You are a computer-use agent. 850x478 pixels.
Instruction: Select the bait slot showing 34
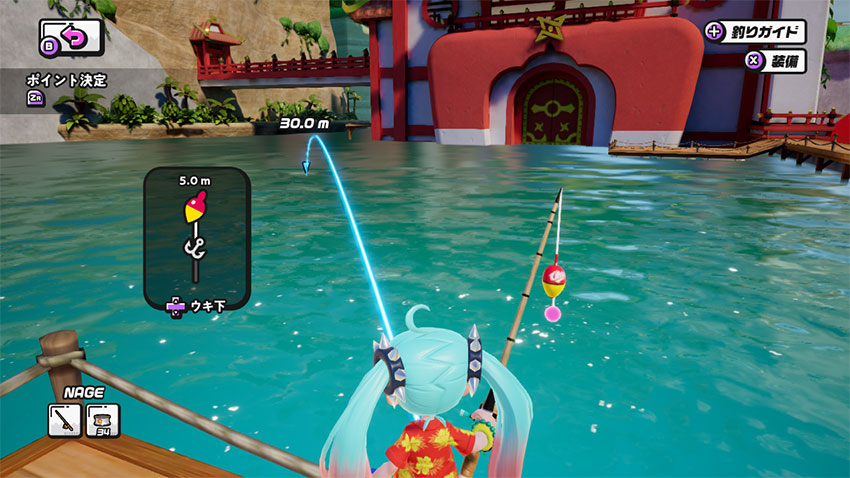point(102,420)
